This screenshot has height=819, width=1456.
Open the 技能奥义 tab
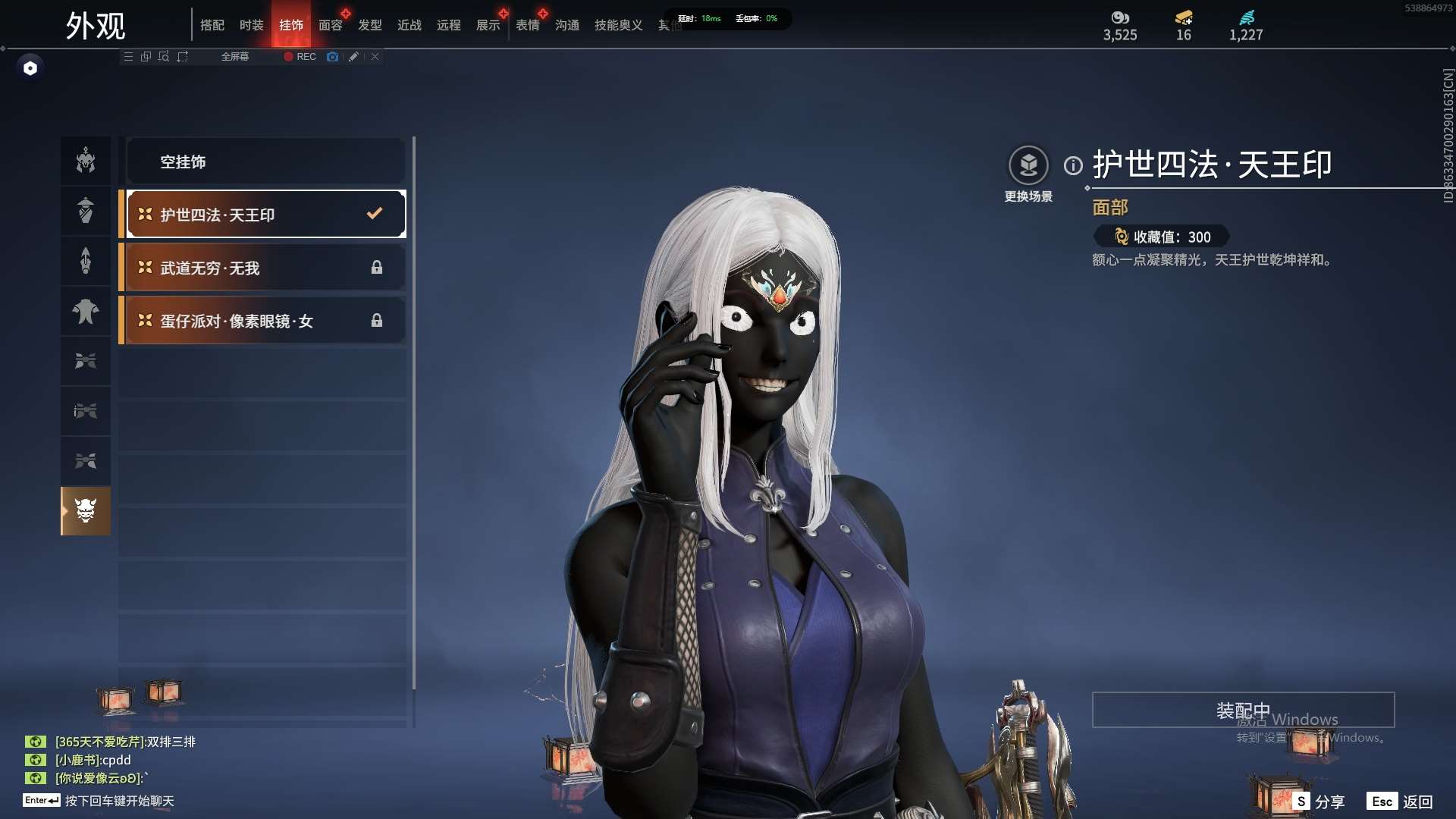[x=619, y=25]
